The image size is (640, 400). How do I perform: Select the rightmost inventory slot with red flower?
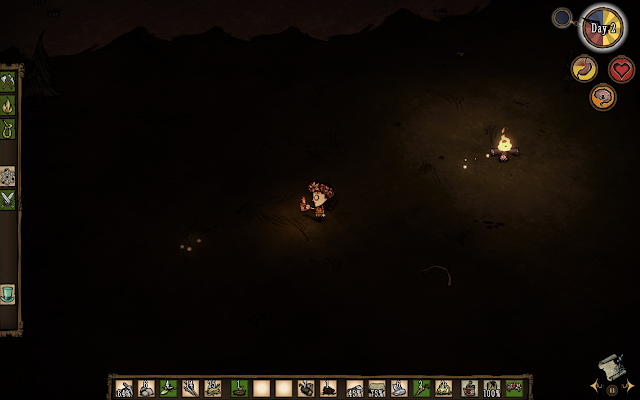[x=514, y=388]
